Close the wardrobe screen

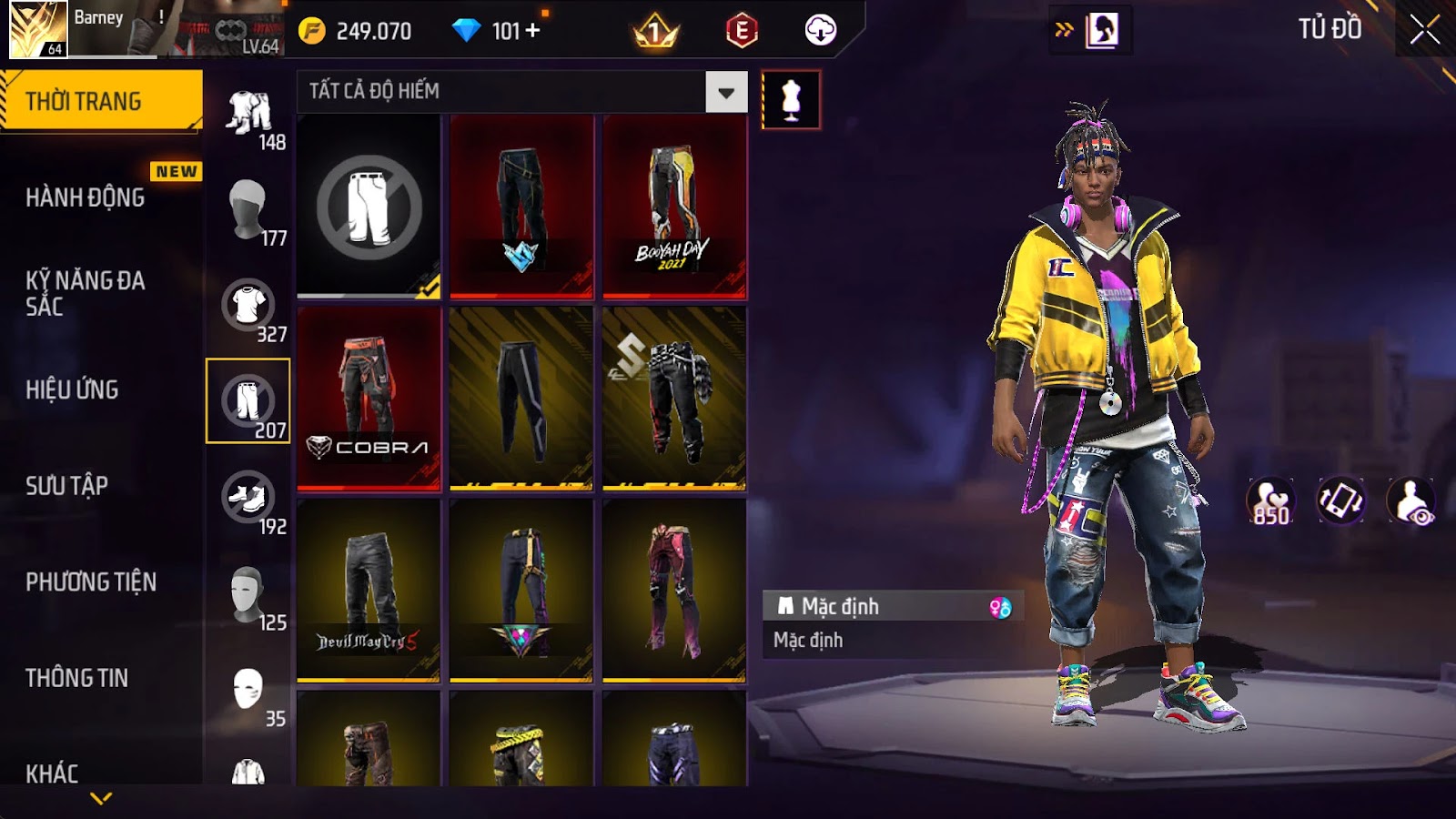1424,30
